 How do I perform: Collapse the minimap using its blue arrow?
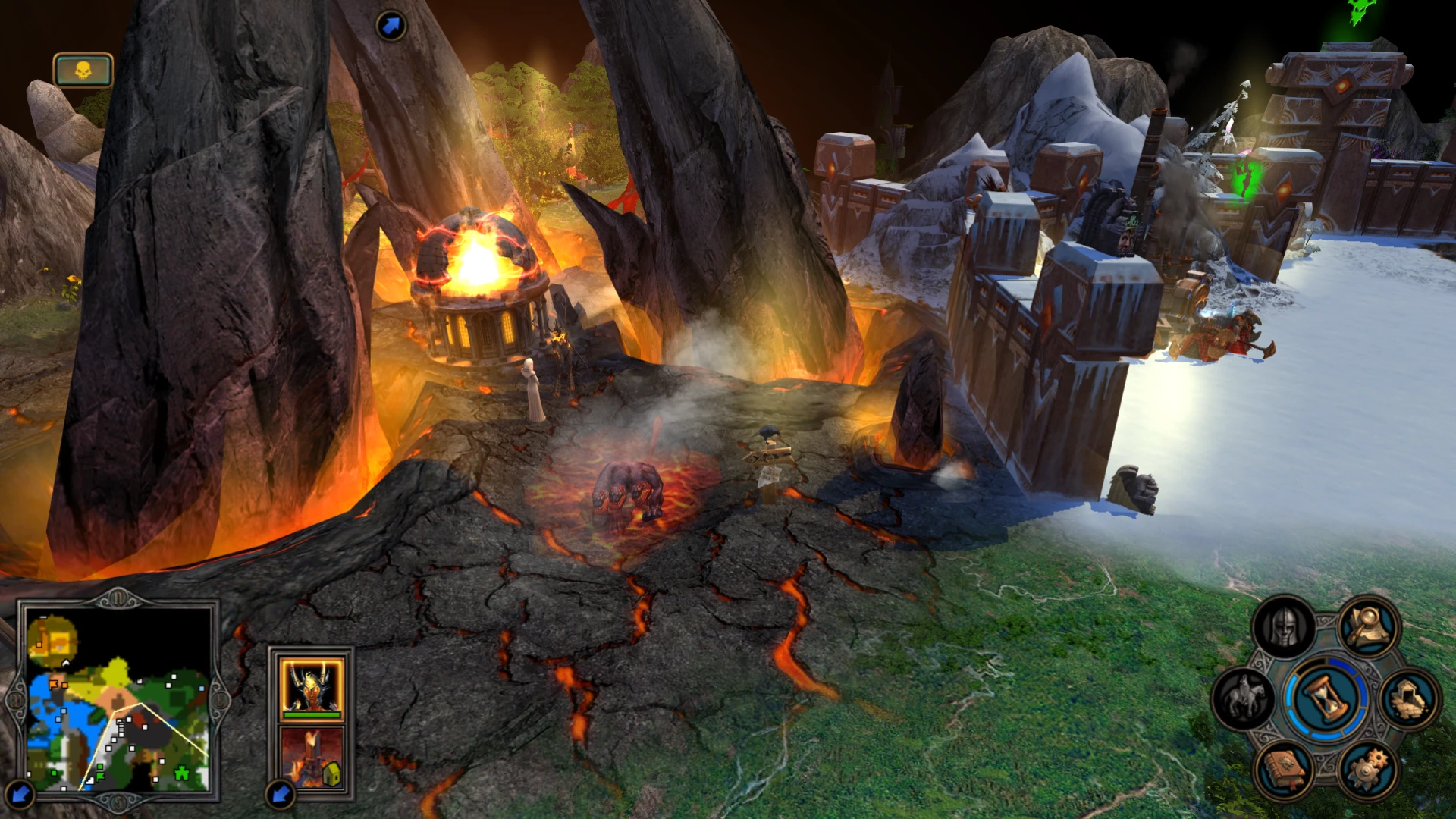pos(19,794)
